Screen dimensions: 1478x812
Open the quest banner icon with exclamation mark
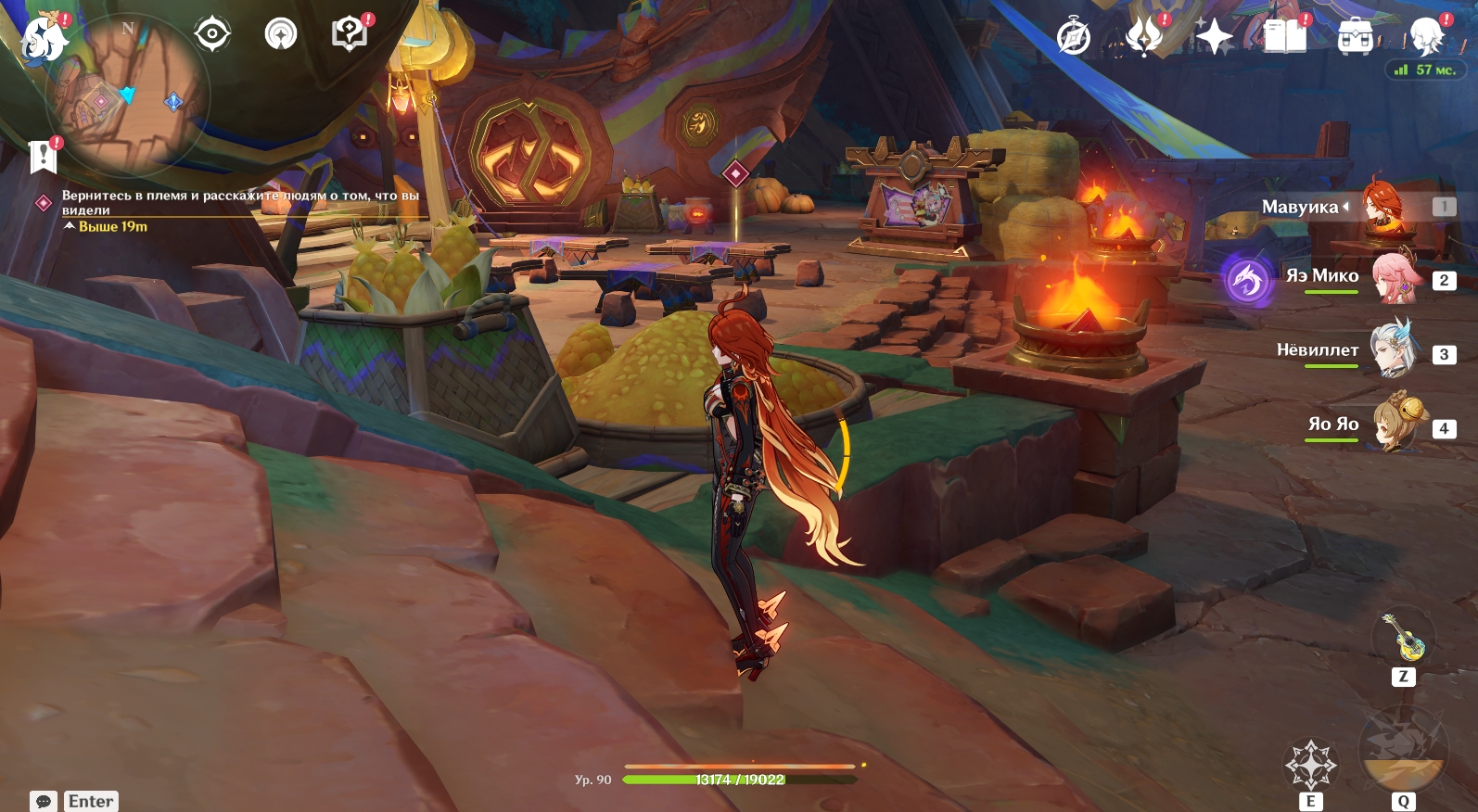tap(44, 157)
